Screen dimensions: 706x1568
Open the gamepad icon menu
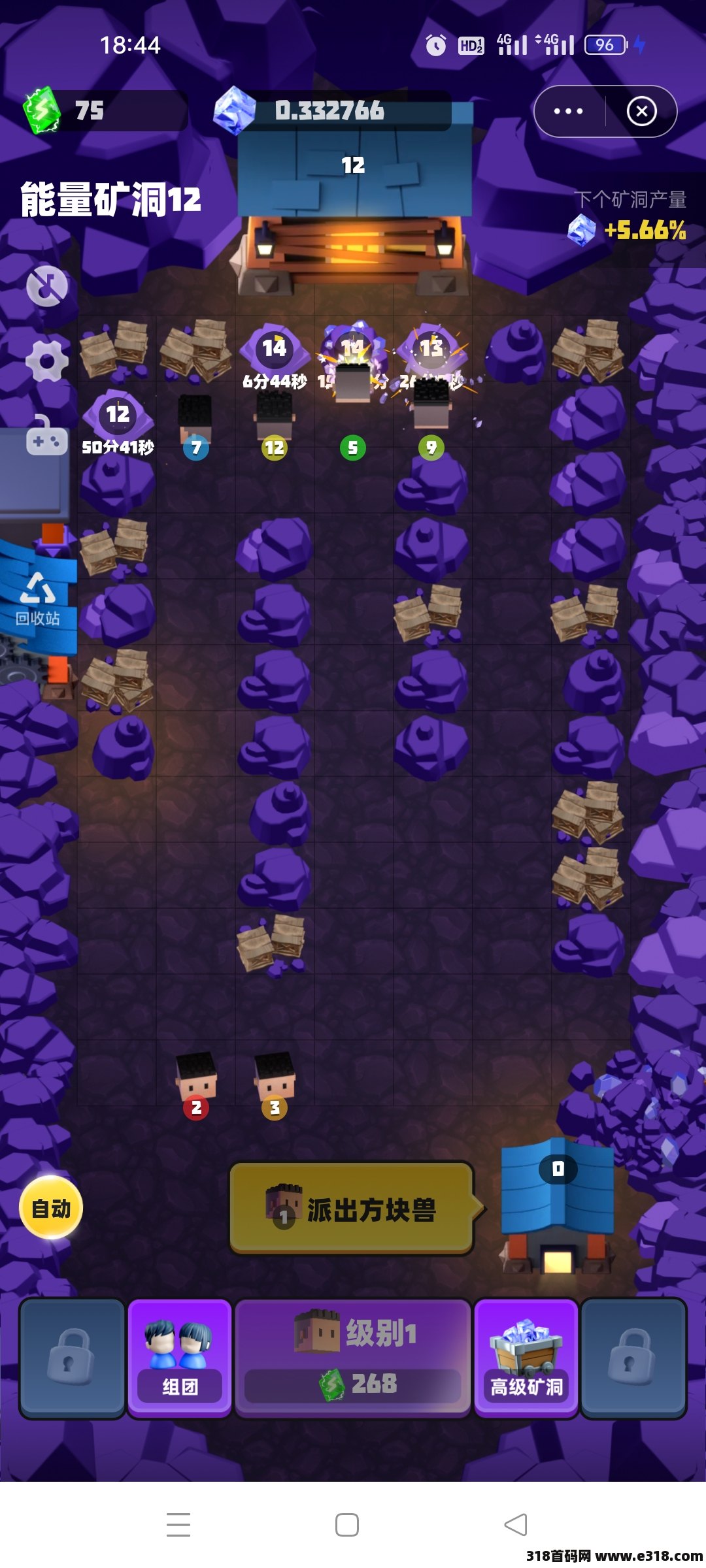pos(46,438)
